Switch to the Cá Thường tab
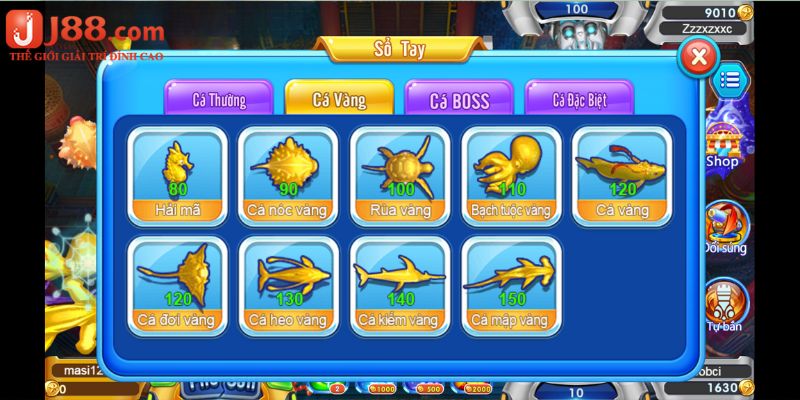 [x=218, y=100]
